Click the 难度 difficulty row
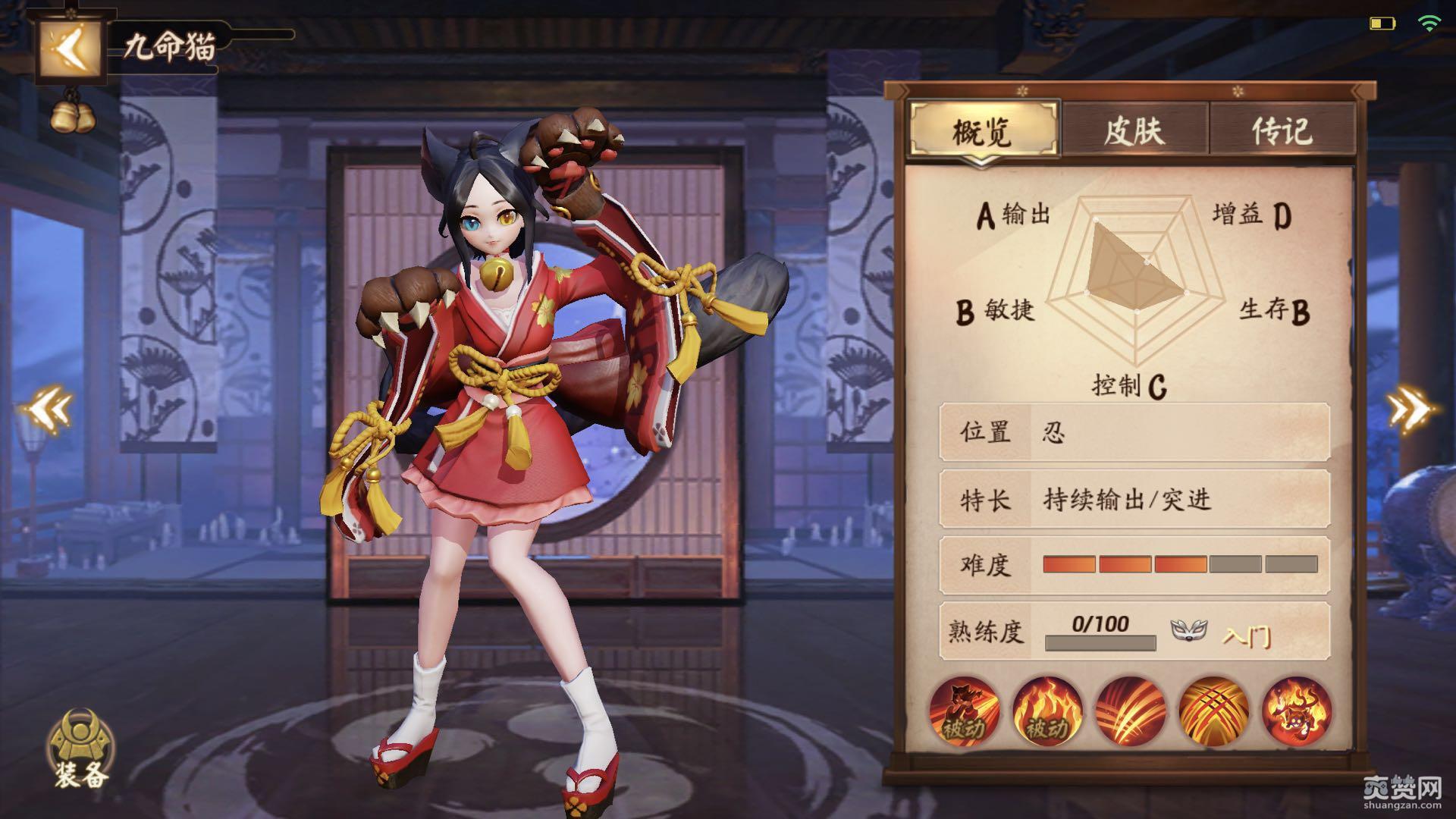Viewport: 1456px width, 819px height. coord(1134,565)
